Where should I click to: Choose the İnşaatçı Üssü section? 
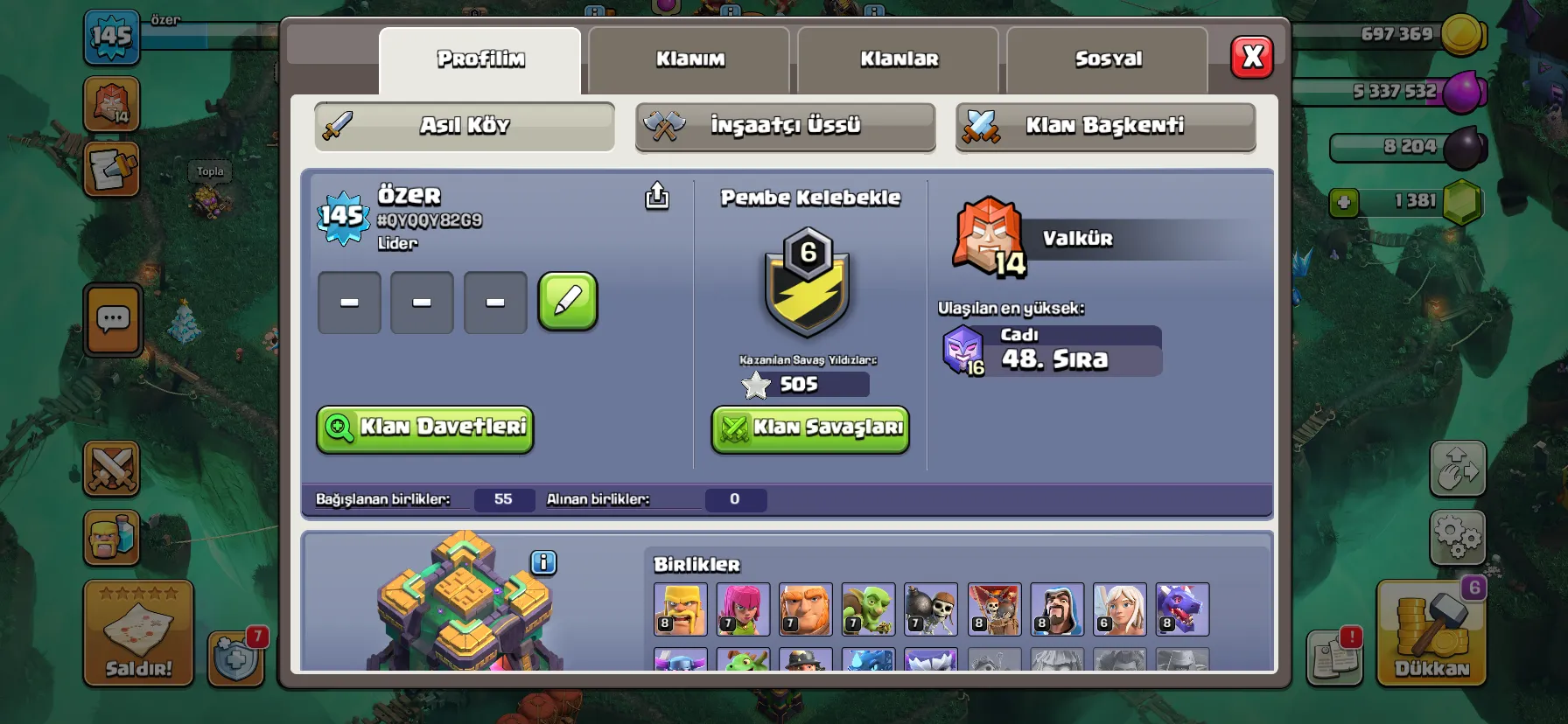[785, 126]
